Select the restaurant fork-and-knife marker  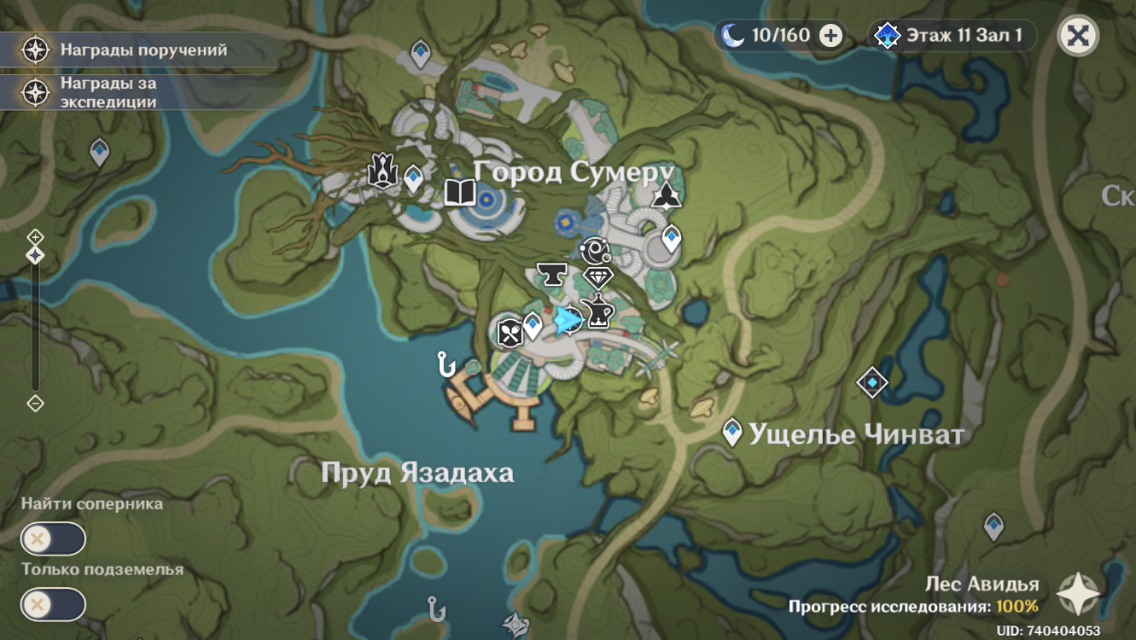pyautogui.click(x=510, y=332)
